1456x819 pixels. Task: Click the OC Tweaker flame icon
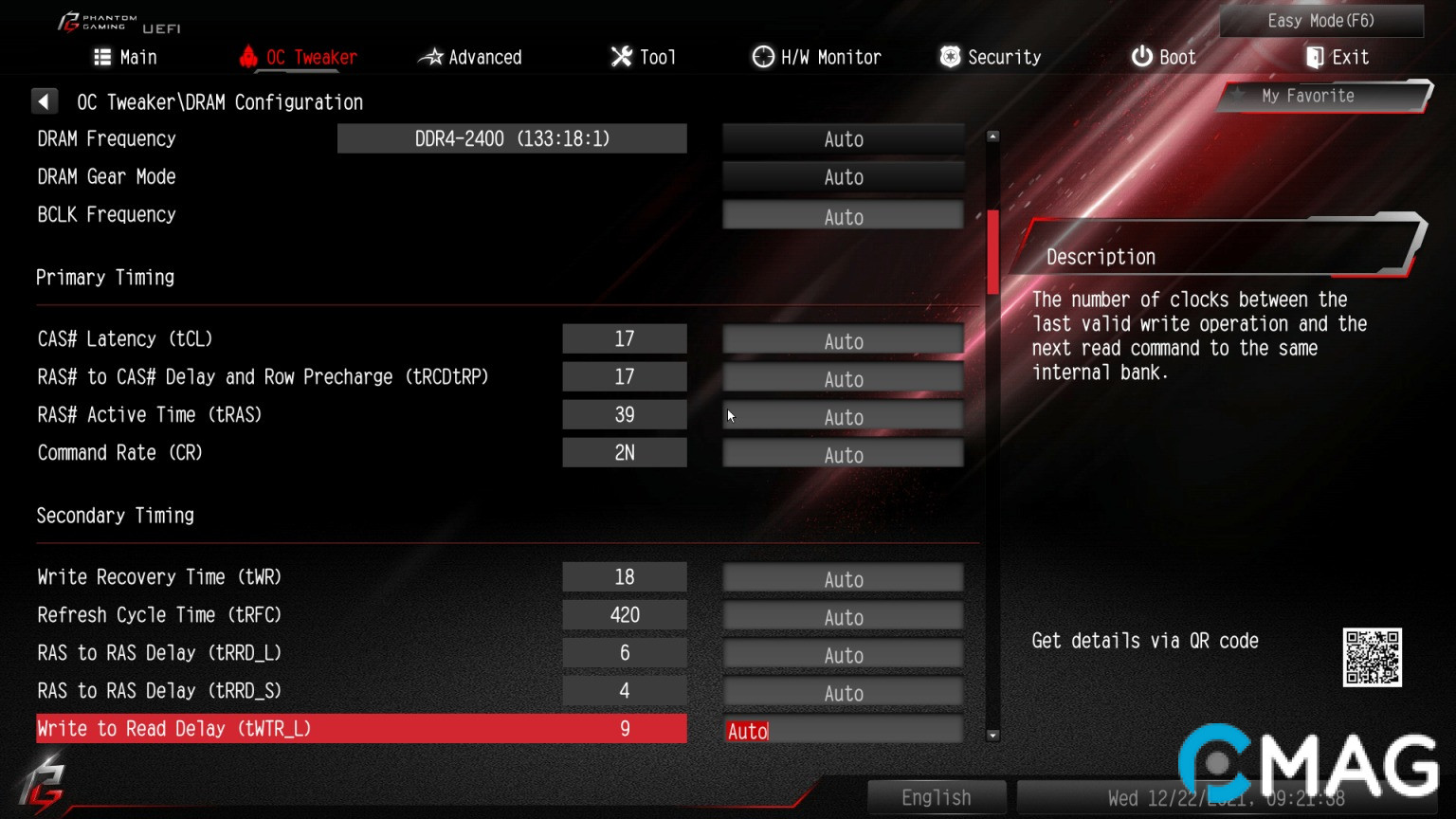(x=247, y=57)
